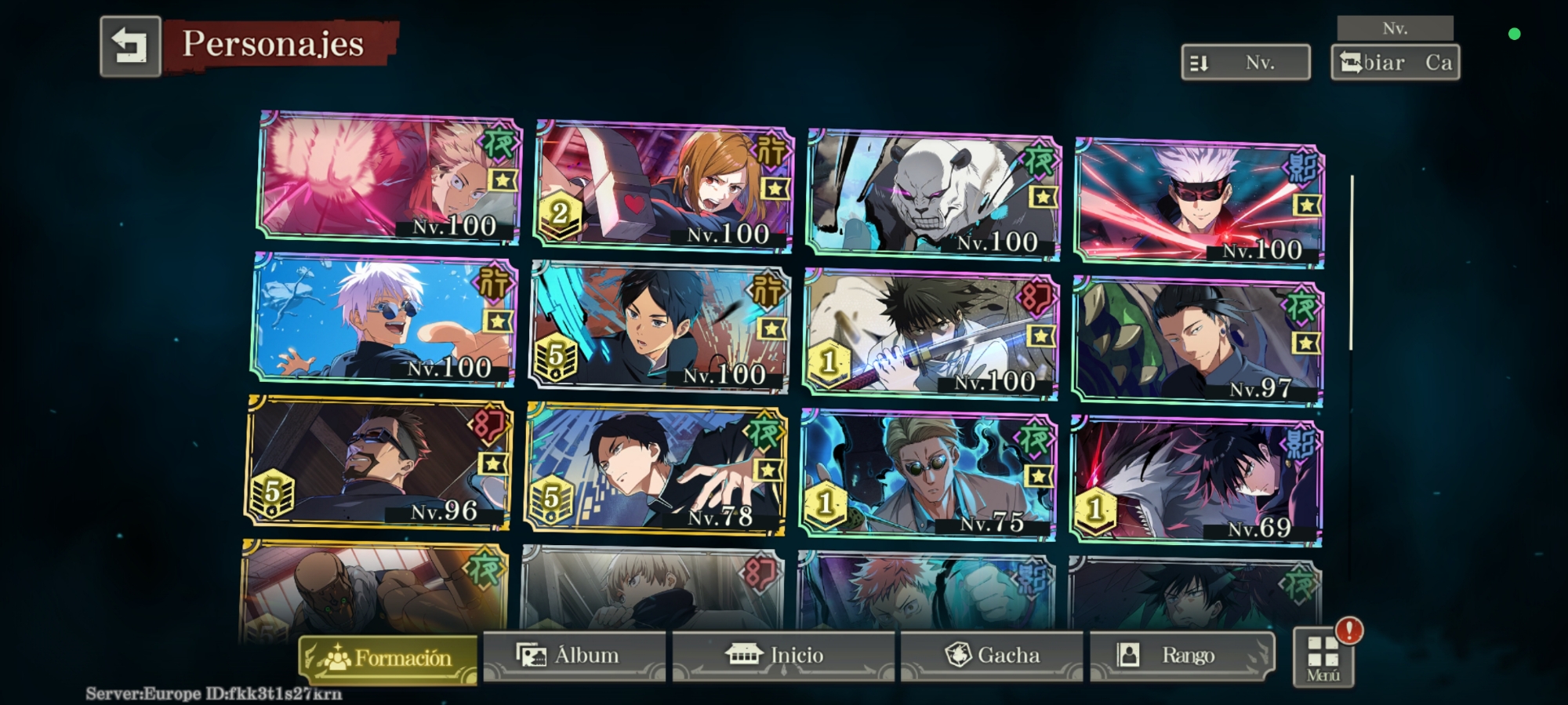Open the Menú grid button
This screenshot has width=1568, height=705.
point(1323,657)
